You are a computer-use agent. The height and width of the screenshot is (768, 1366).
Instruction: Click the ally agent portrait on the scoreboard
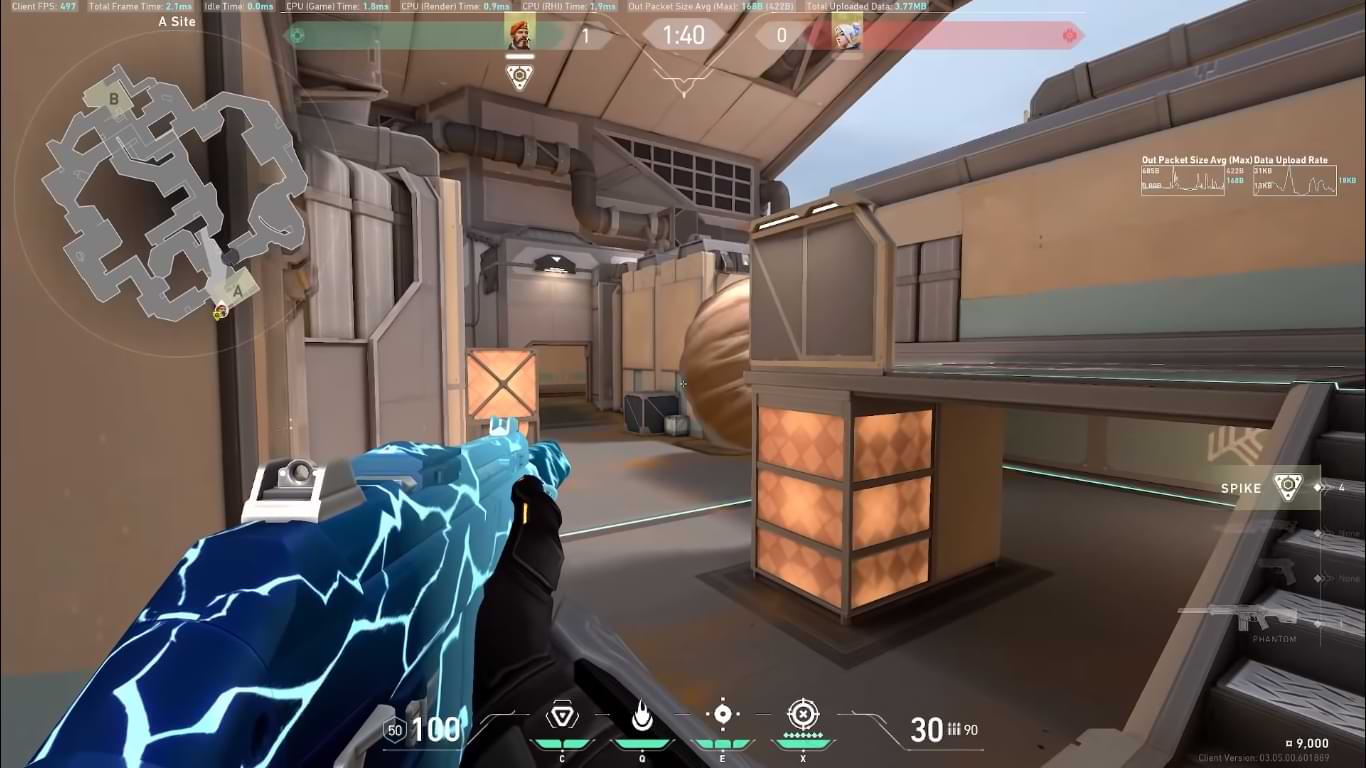coord(520,33)
